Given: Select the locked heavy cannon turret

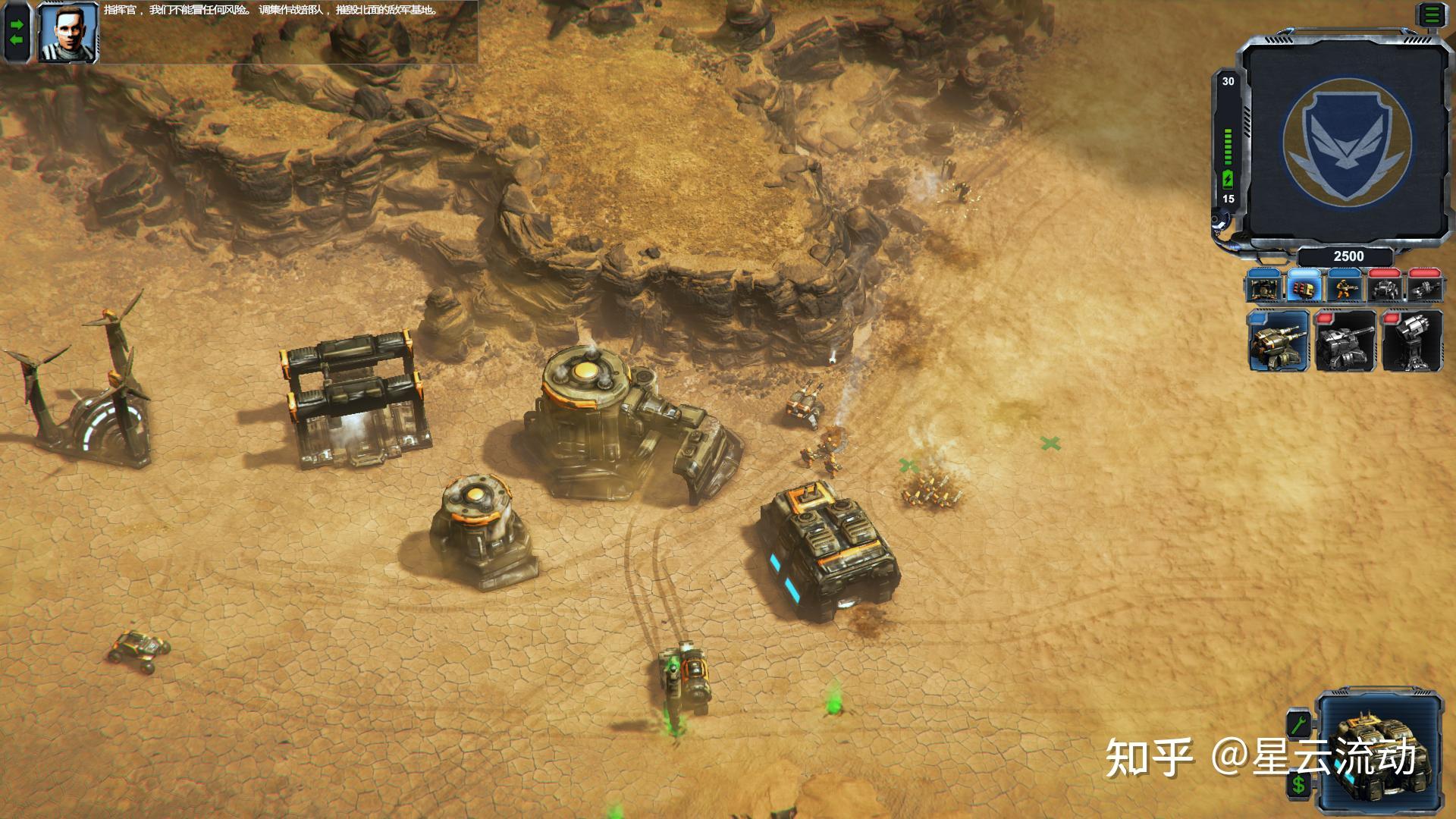Looking at the screenshot, I should 1345,341.
